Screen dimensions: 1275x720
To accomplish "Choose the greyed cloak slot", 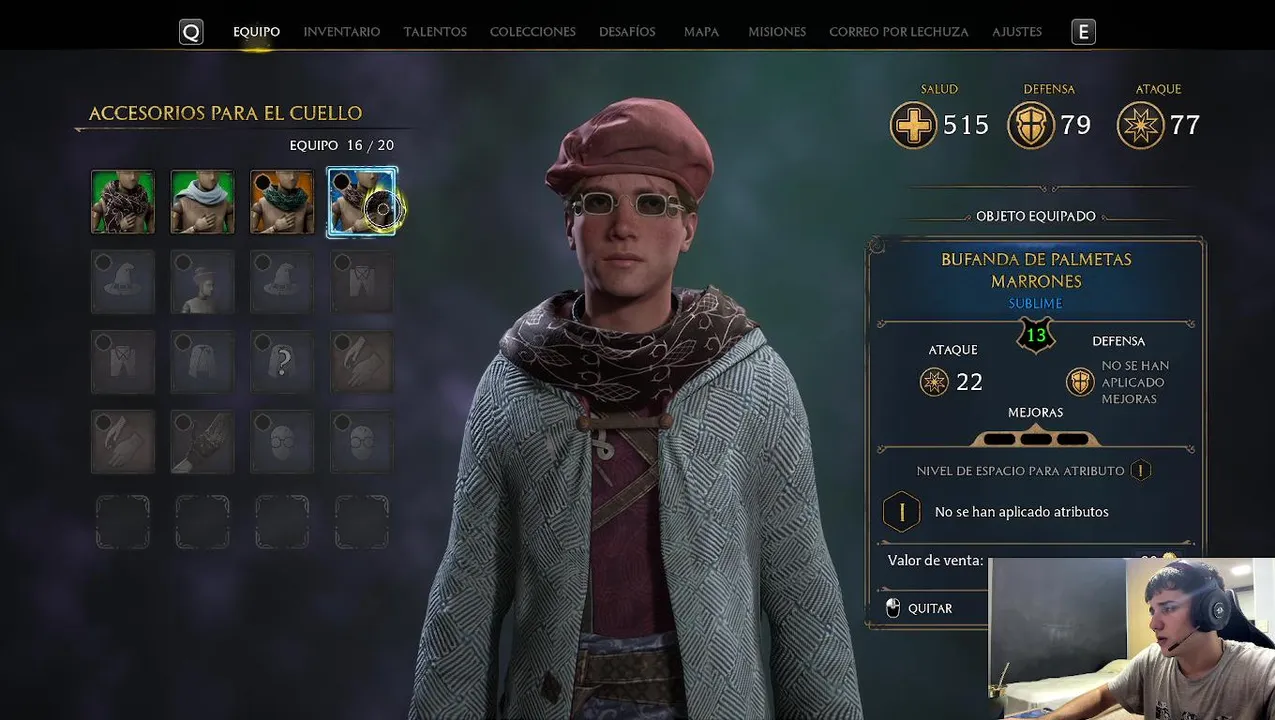I will [x=202, y=362].
